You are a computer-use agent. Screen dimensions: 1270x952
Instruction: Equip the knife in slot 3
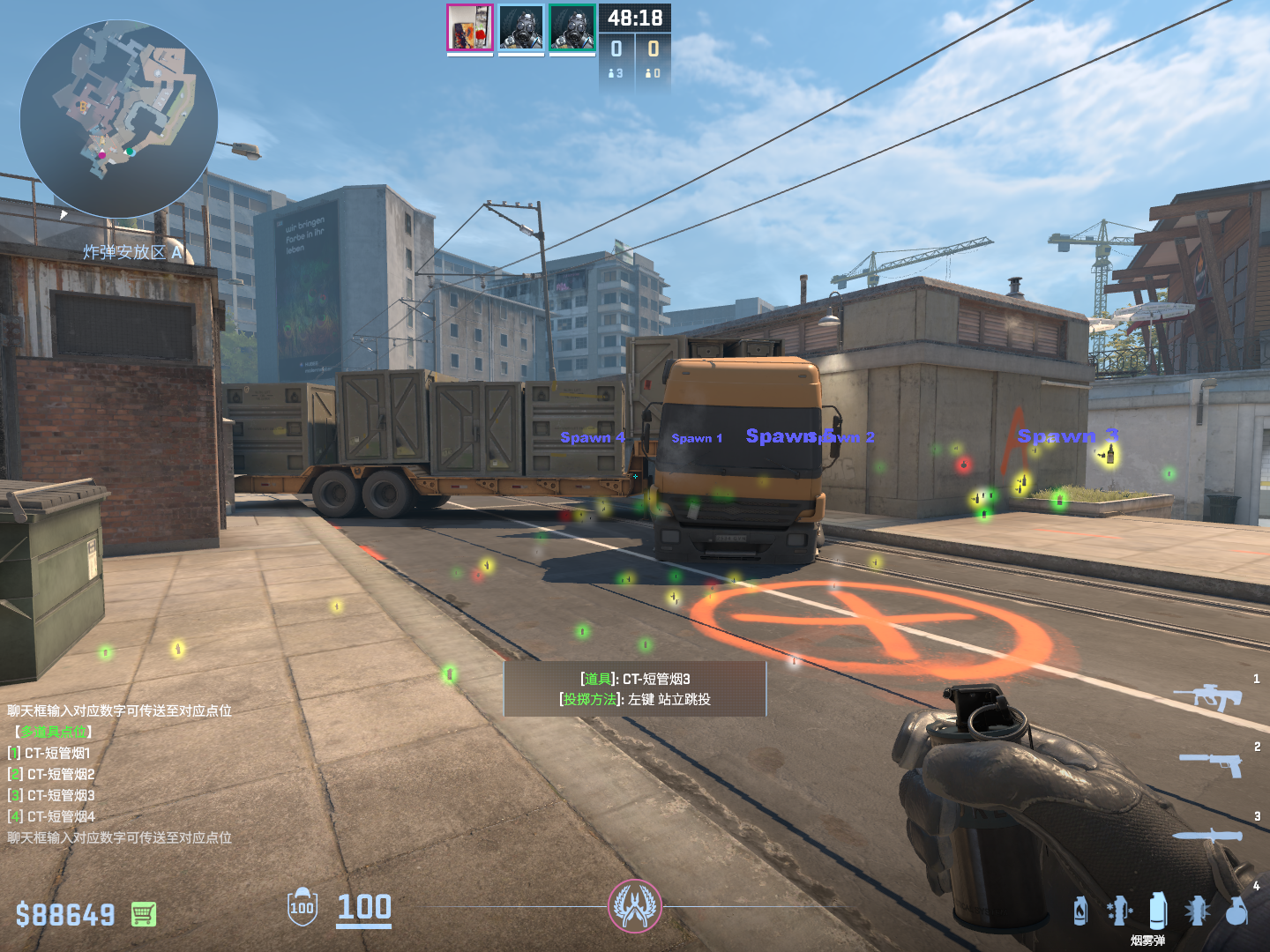[x=1207, y=834]
